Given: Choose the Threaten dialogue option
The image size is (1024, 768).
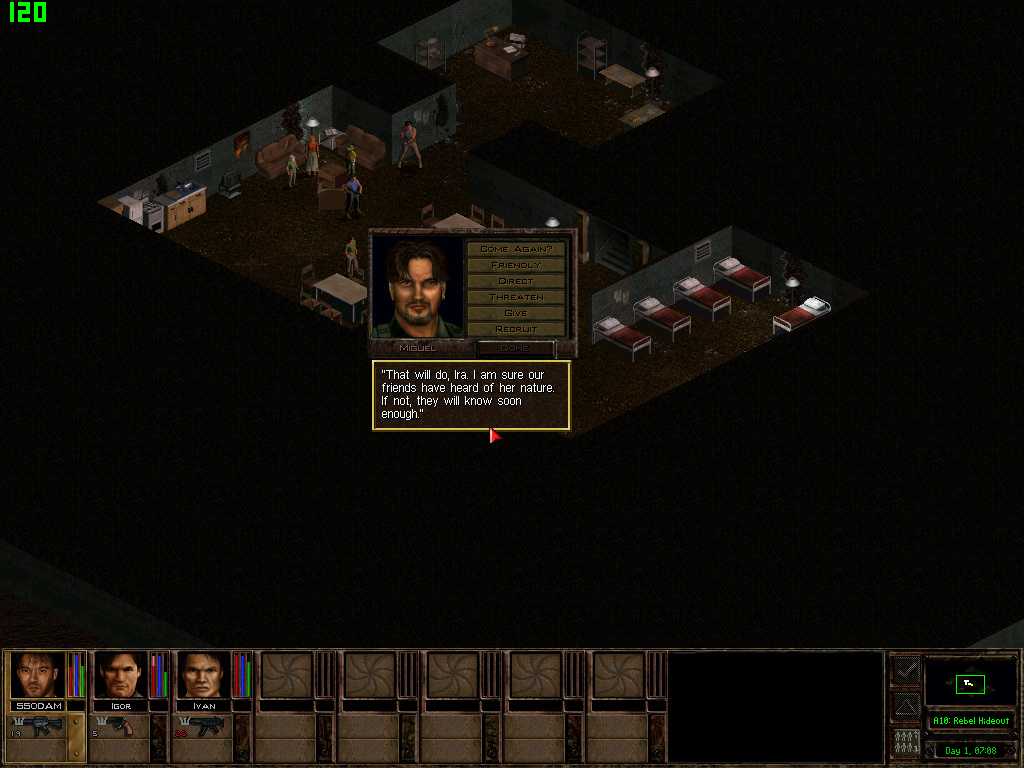Looking at the screenshot, I should pyautogui.click(x=516, y=297).
